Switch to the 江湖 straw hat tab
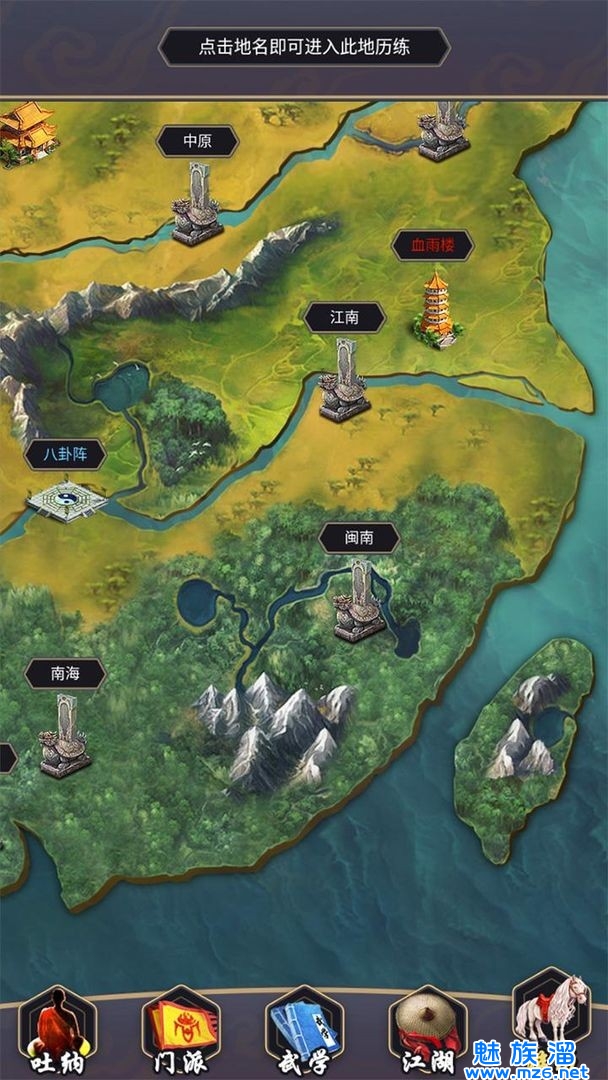Screen dimensions: 608x1080 click(428, 1030)
